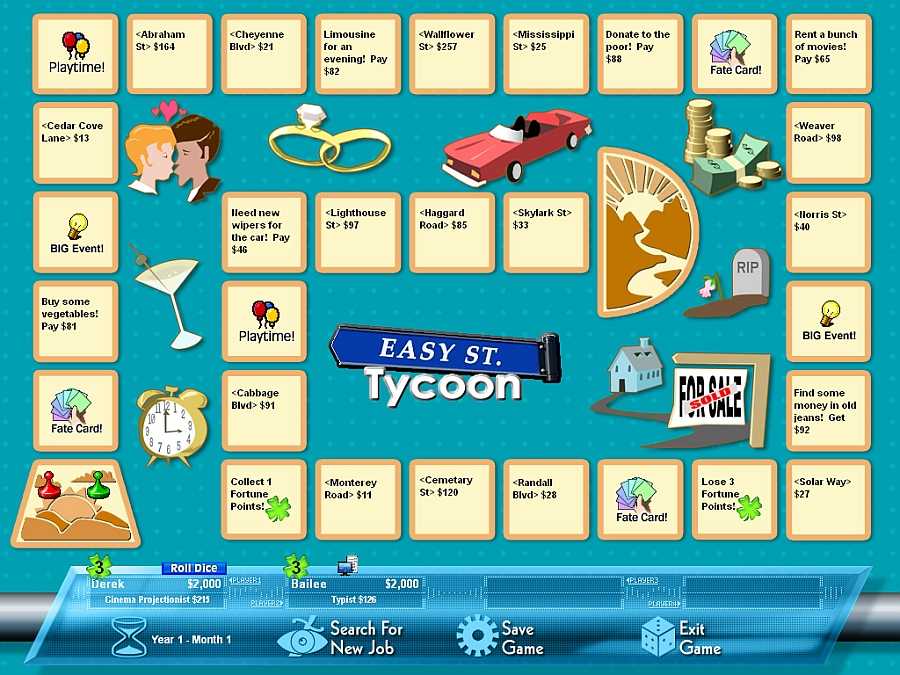
Task: Choose the Randall Blvd $28 tile
Action: (546, 500)
